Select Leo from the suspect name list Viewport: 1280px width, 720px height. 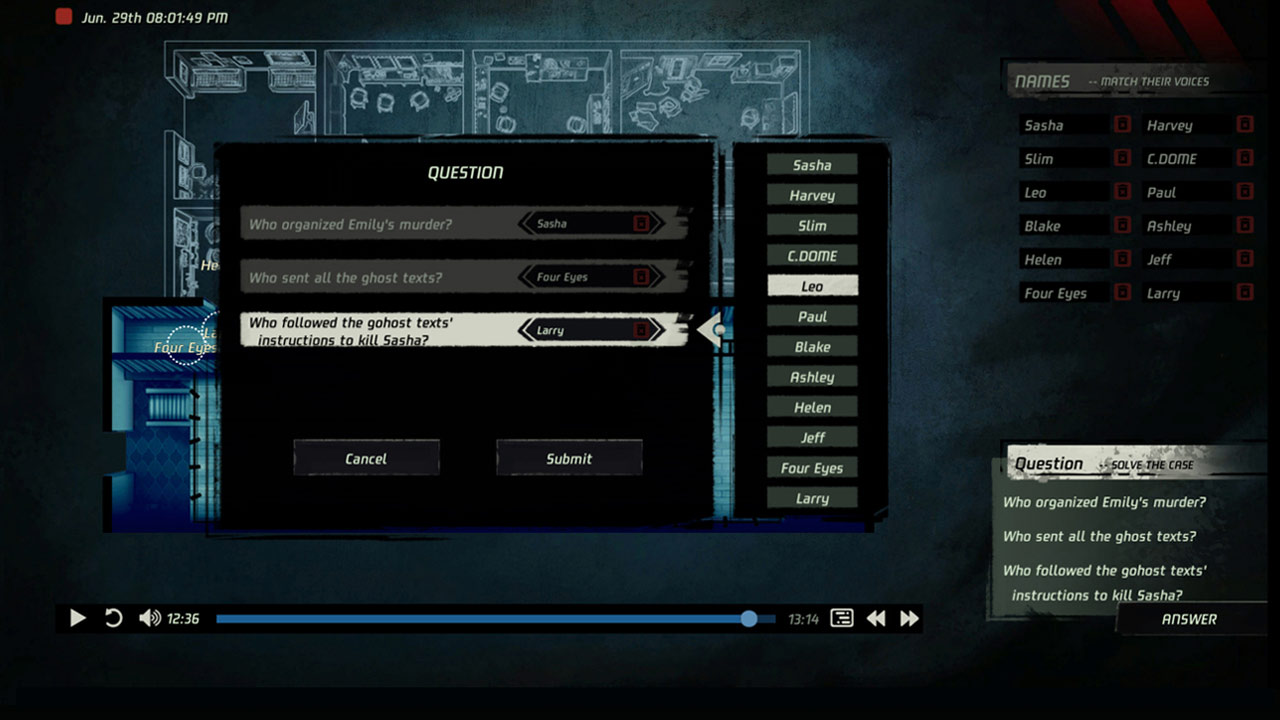pos(811,285)
